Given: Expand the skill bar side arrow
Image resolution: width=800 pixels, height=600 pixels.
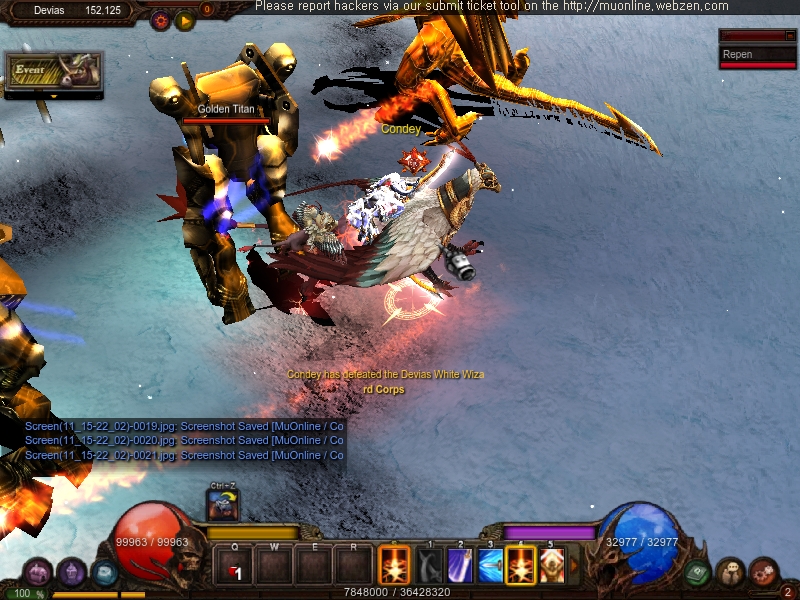Looking at the screenshot, I should (574, 565).
